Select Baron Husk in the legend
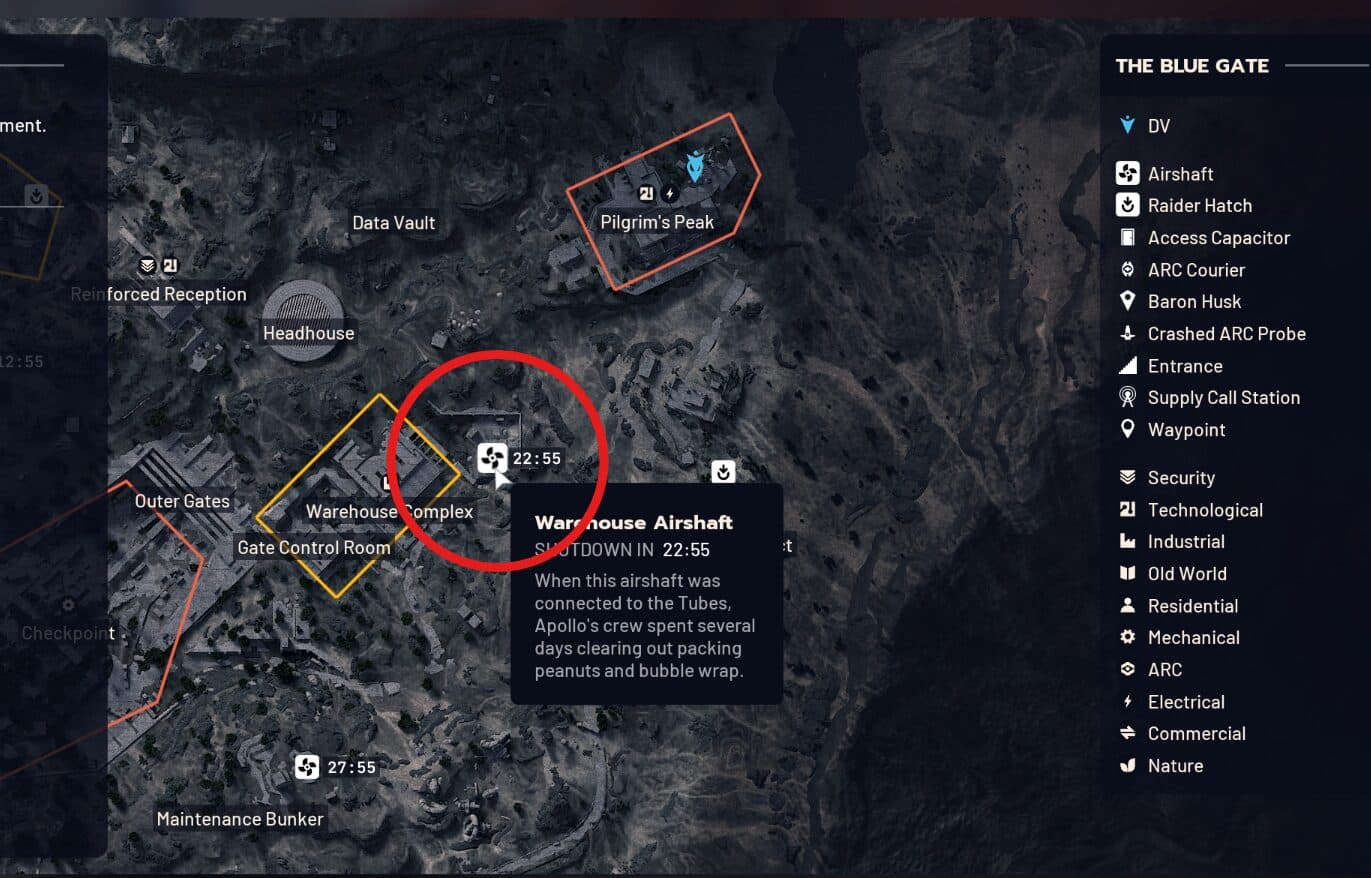Viewport: 1371px width, 878px height. coord(1194,302)
